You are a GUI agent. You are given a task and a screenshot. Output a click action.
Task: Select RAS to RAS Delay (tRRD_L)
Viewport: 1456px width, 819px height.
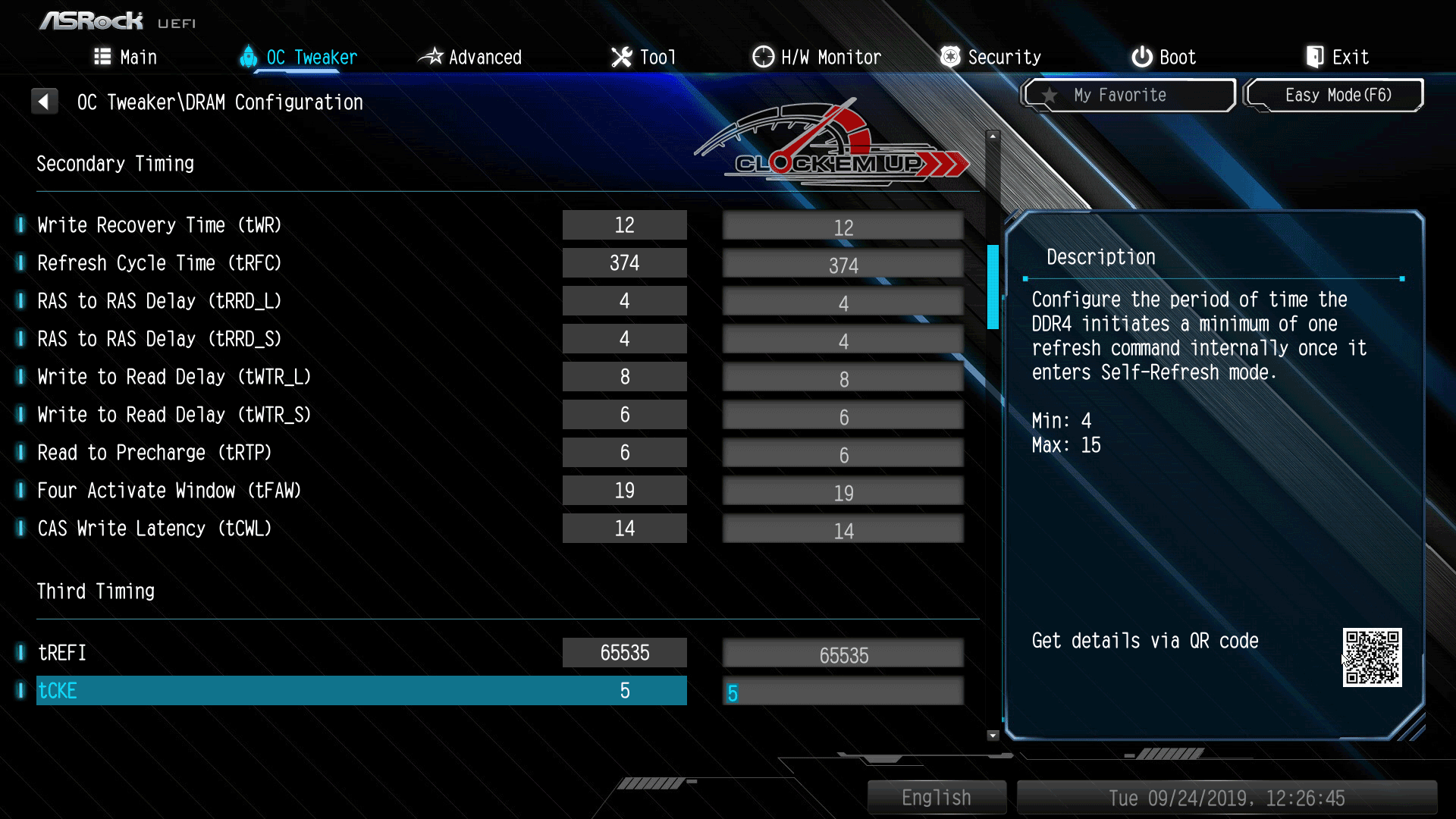tap(159, 301)
